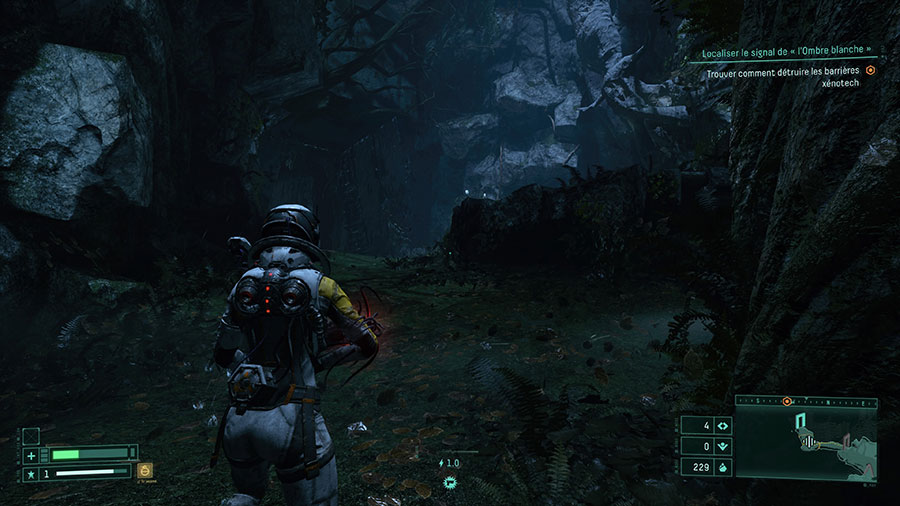
Task: Click the empty item slot above health
Action: point(31,435)
